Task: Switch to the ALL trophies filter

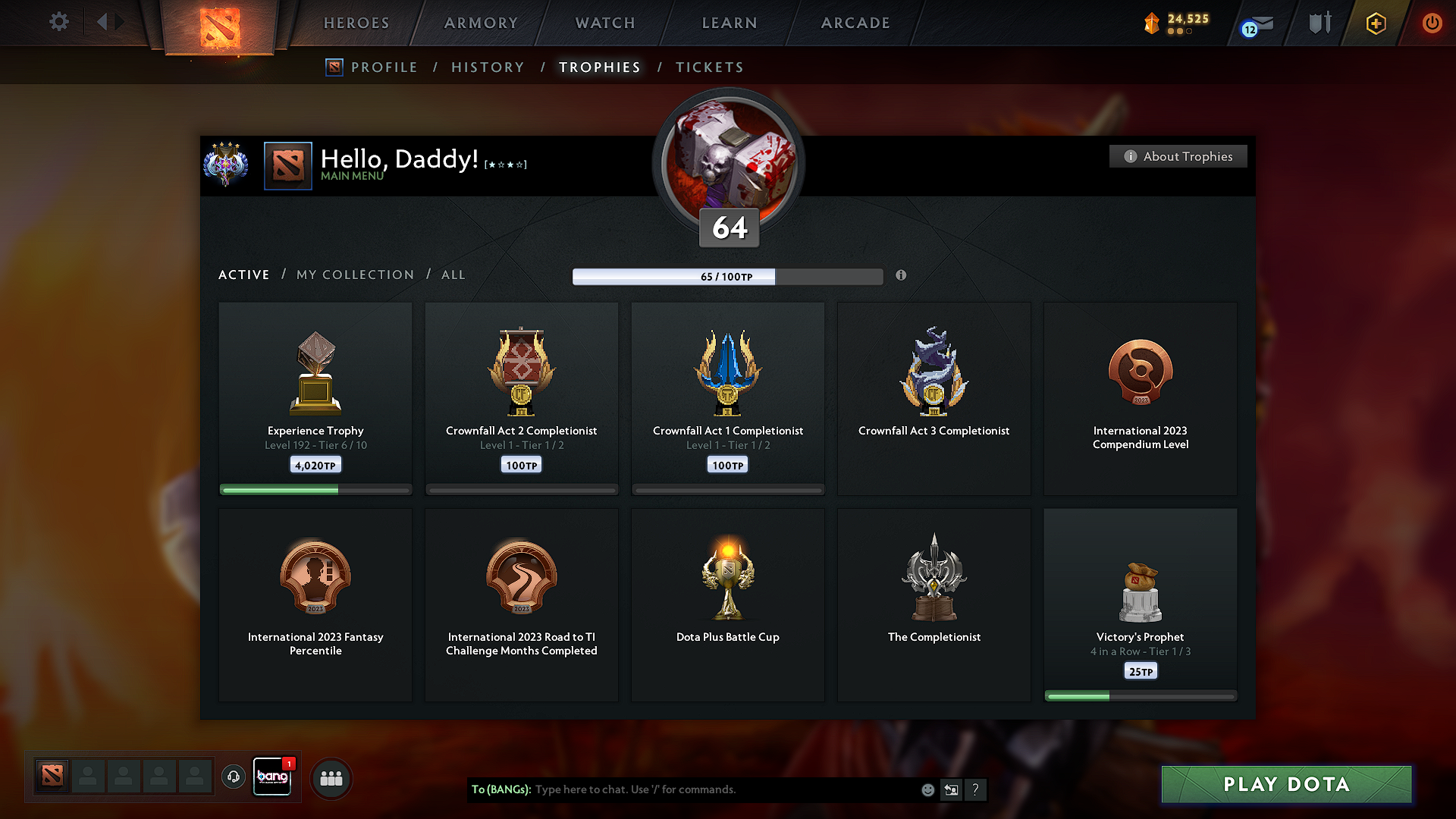Action: [453, 275]
